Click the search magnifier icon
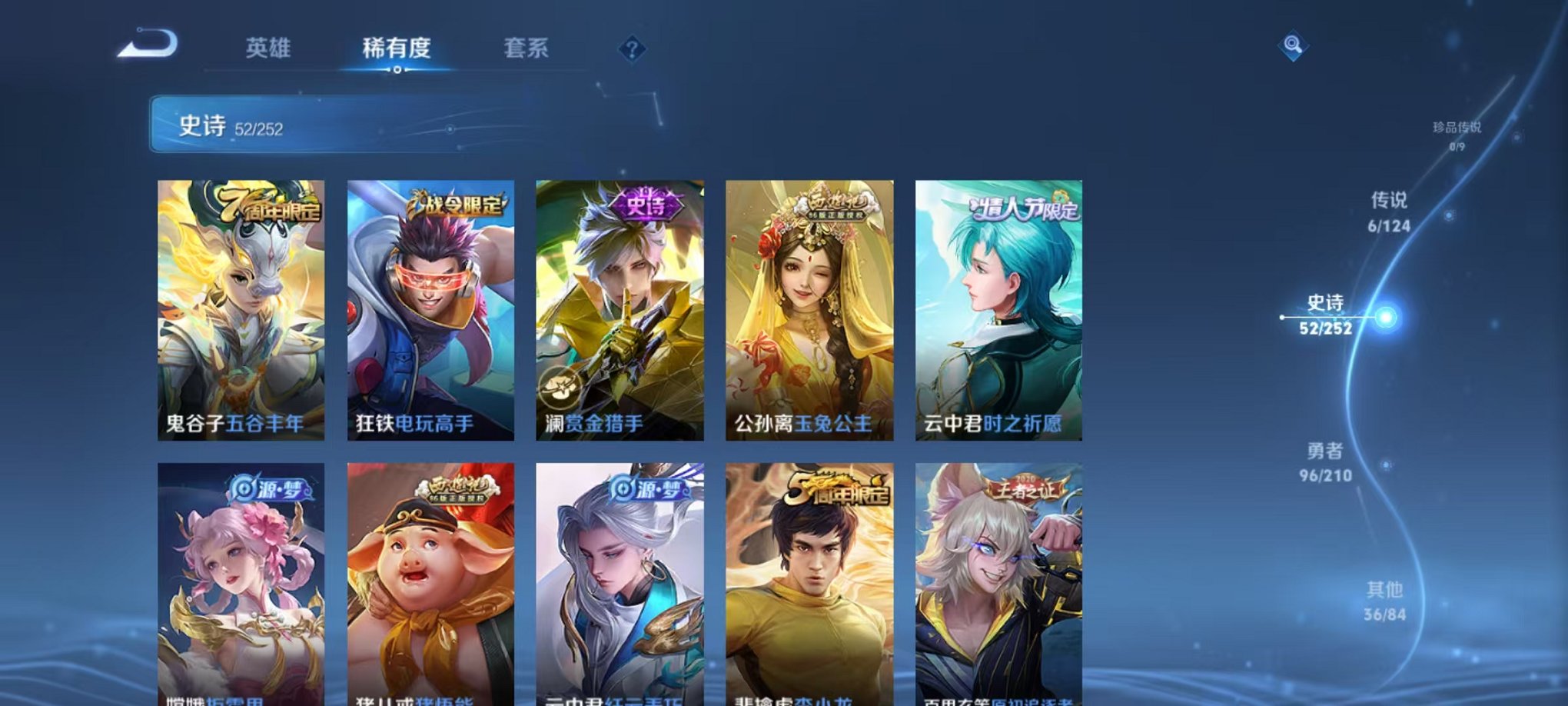The image size is (1568, 706). [1294, 46]
